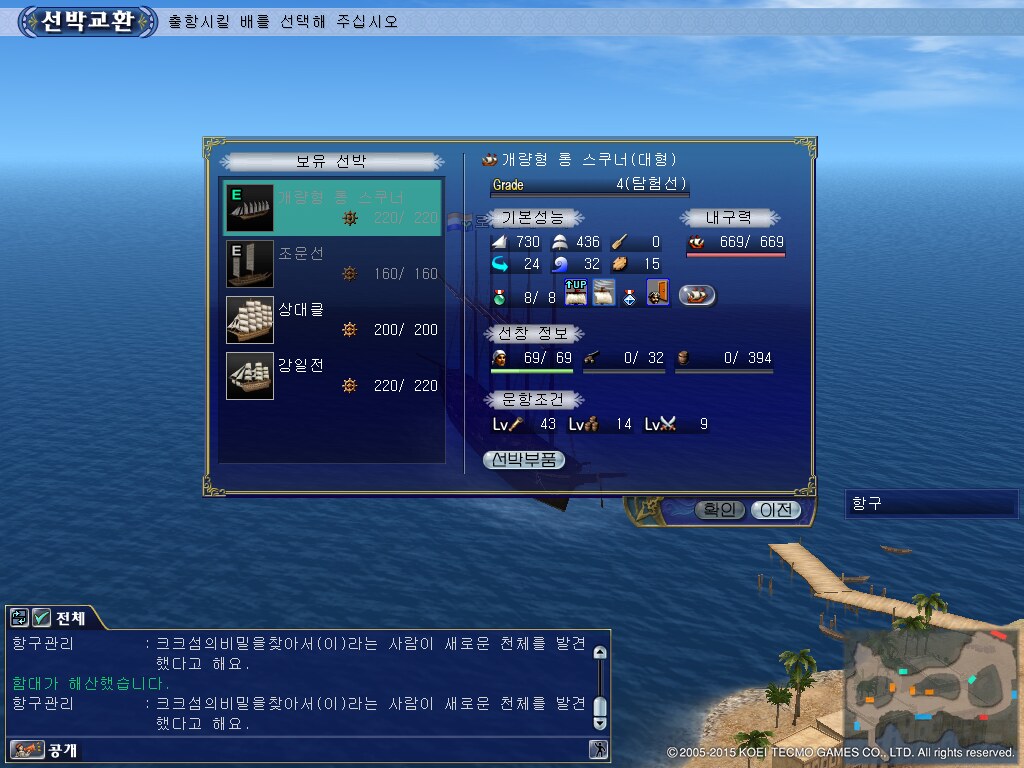Select the 강일전 ship entry
Screen dimensions: 1024x768
click(331, 376)
